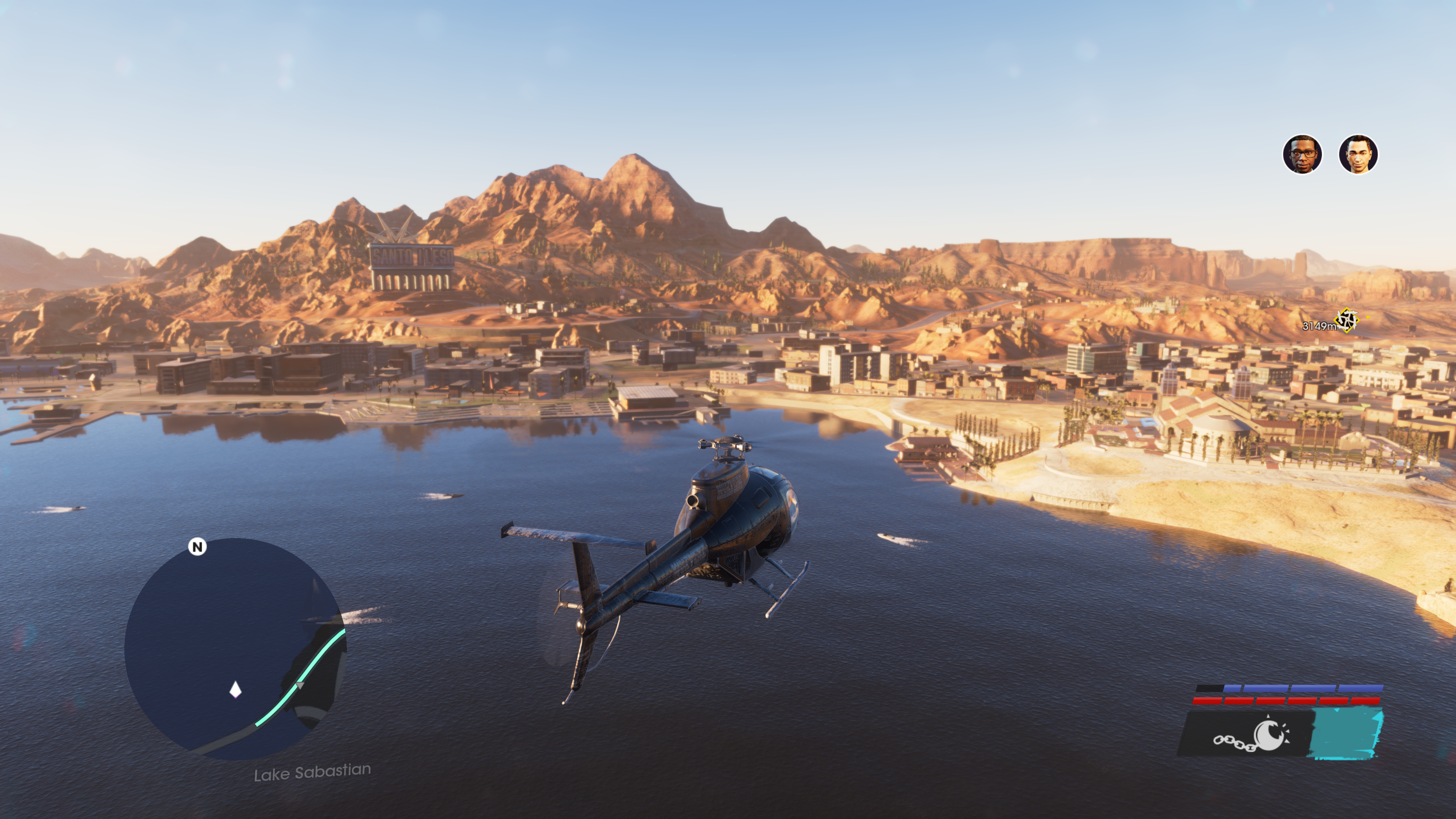The width and height of the screenshot is (1456, 819).
Task: Click the objective waypoint marker showing 3149m
Action: pos(1346,320)
